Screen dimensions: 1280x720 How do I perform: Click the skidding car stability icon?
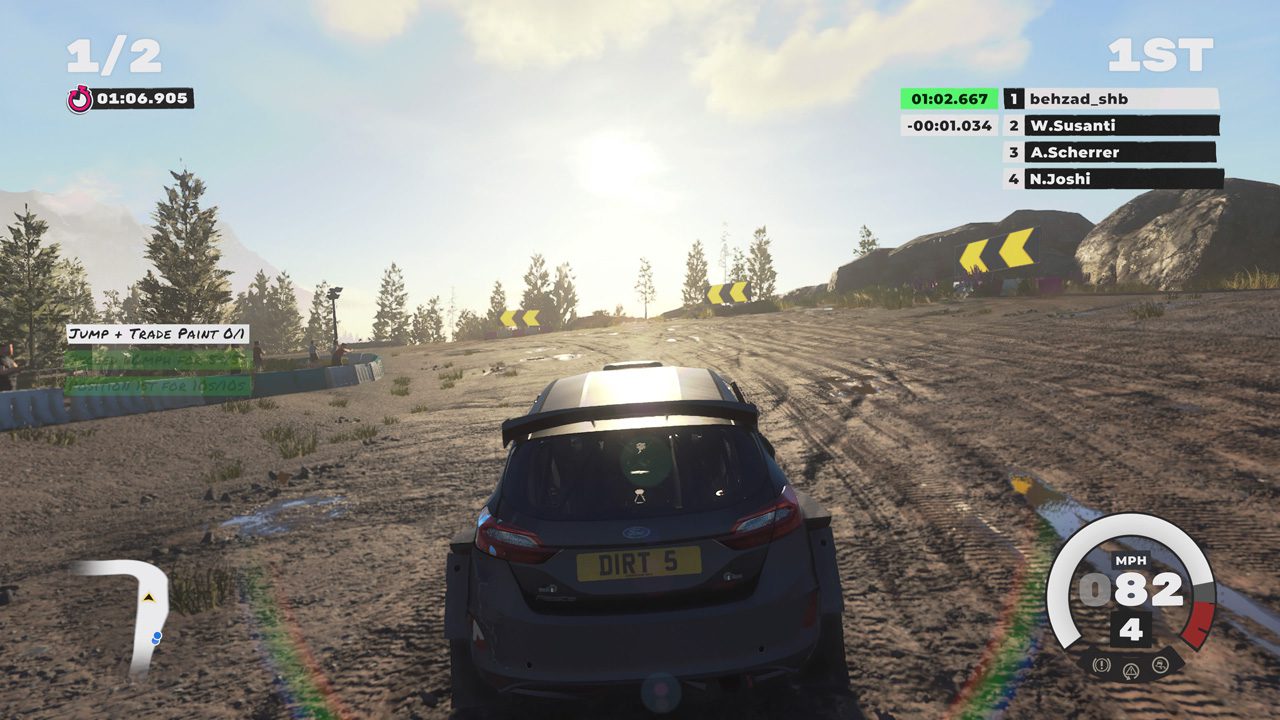pyautogui.click(x=1160, y=663)
